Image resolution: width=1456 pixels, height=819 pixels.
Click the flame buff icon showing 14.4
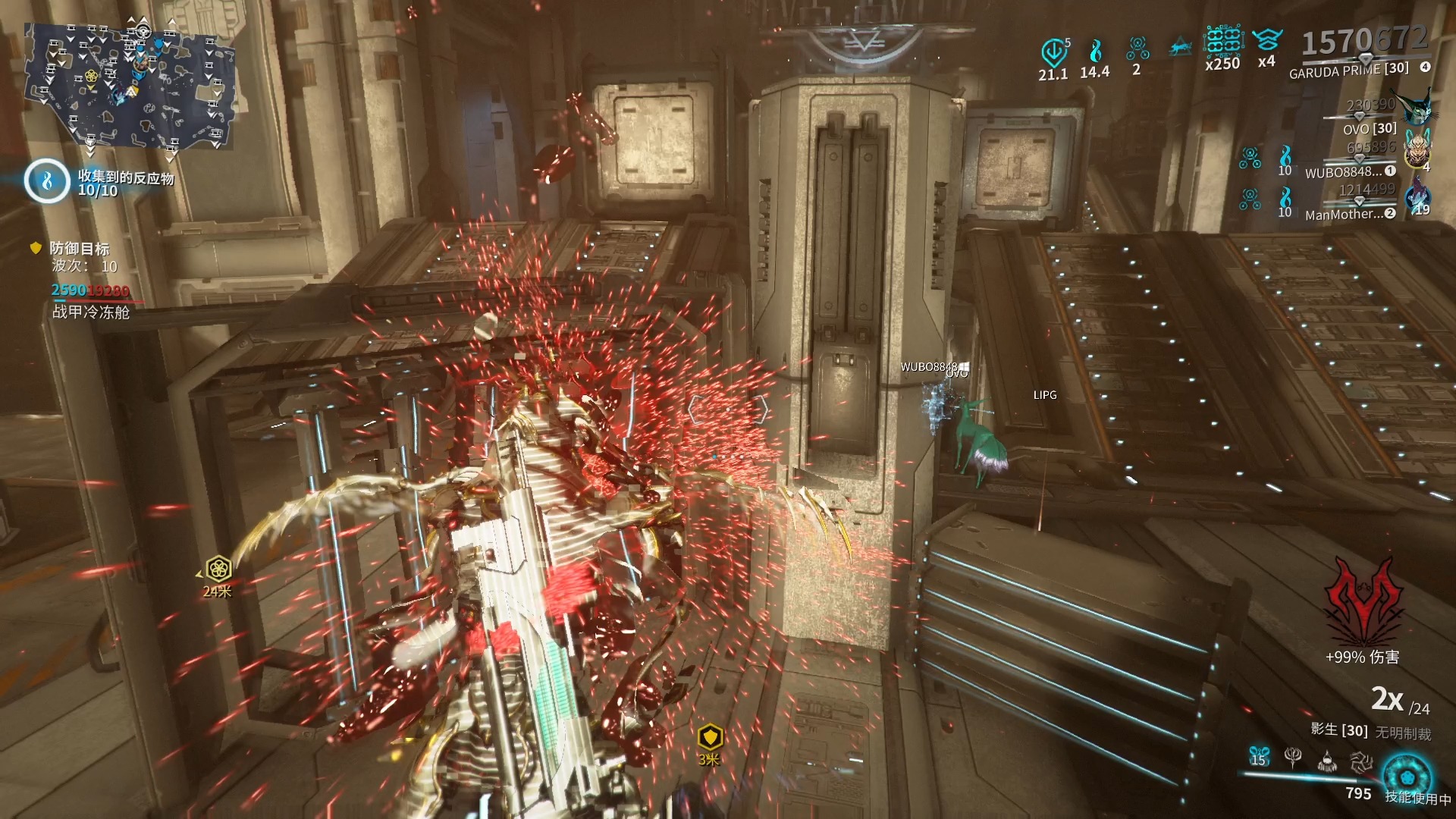pyautogui.click(x=1095, y=52)
